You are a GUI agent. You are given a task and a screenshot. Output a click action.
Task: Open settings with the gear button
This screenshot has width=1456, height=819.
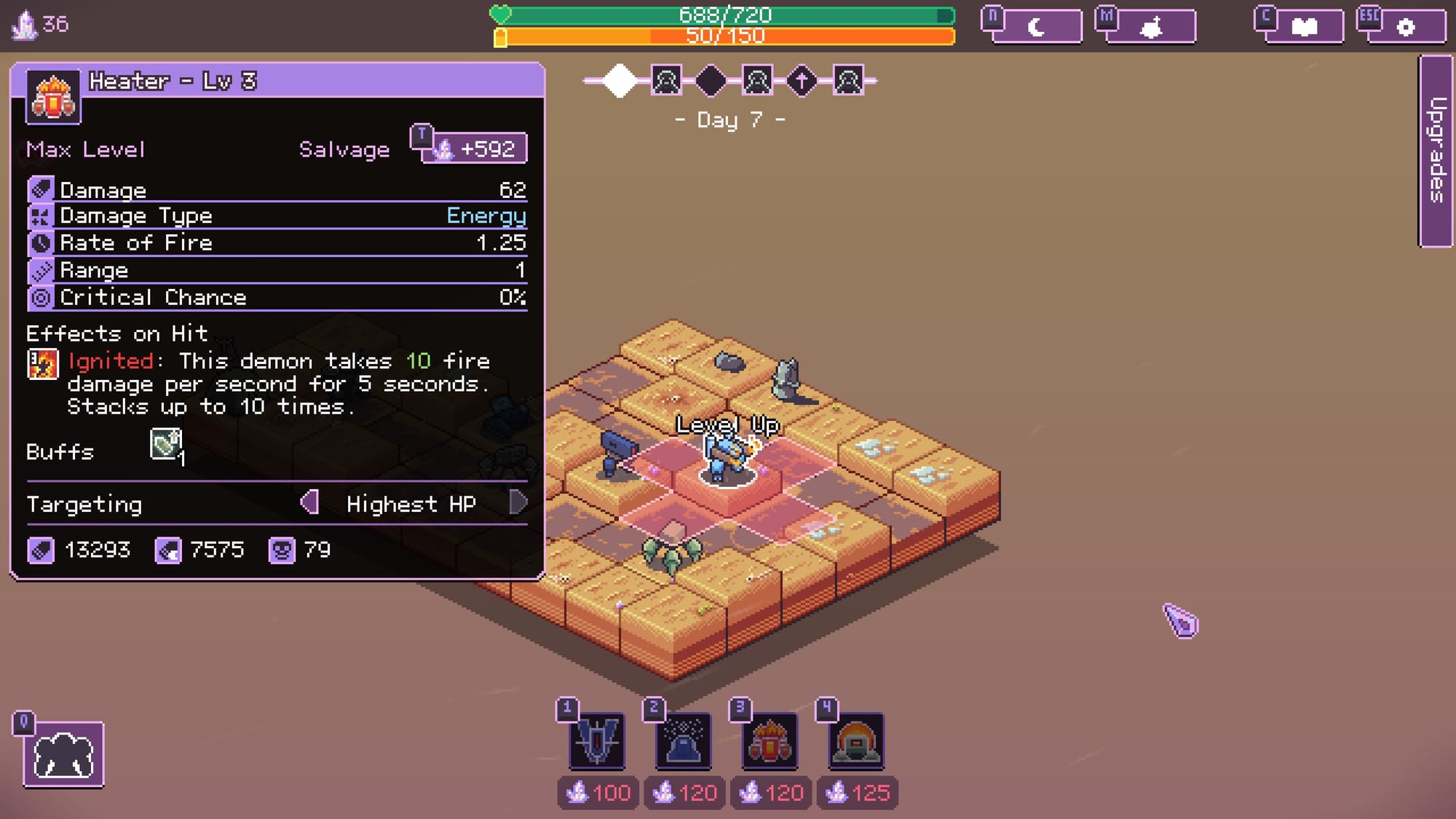click(1406, 27)
